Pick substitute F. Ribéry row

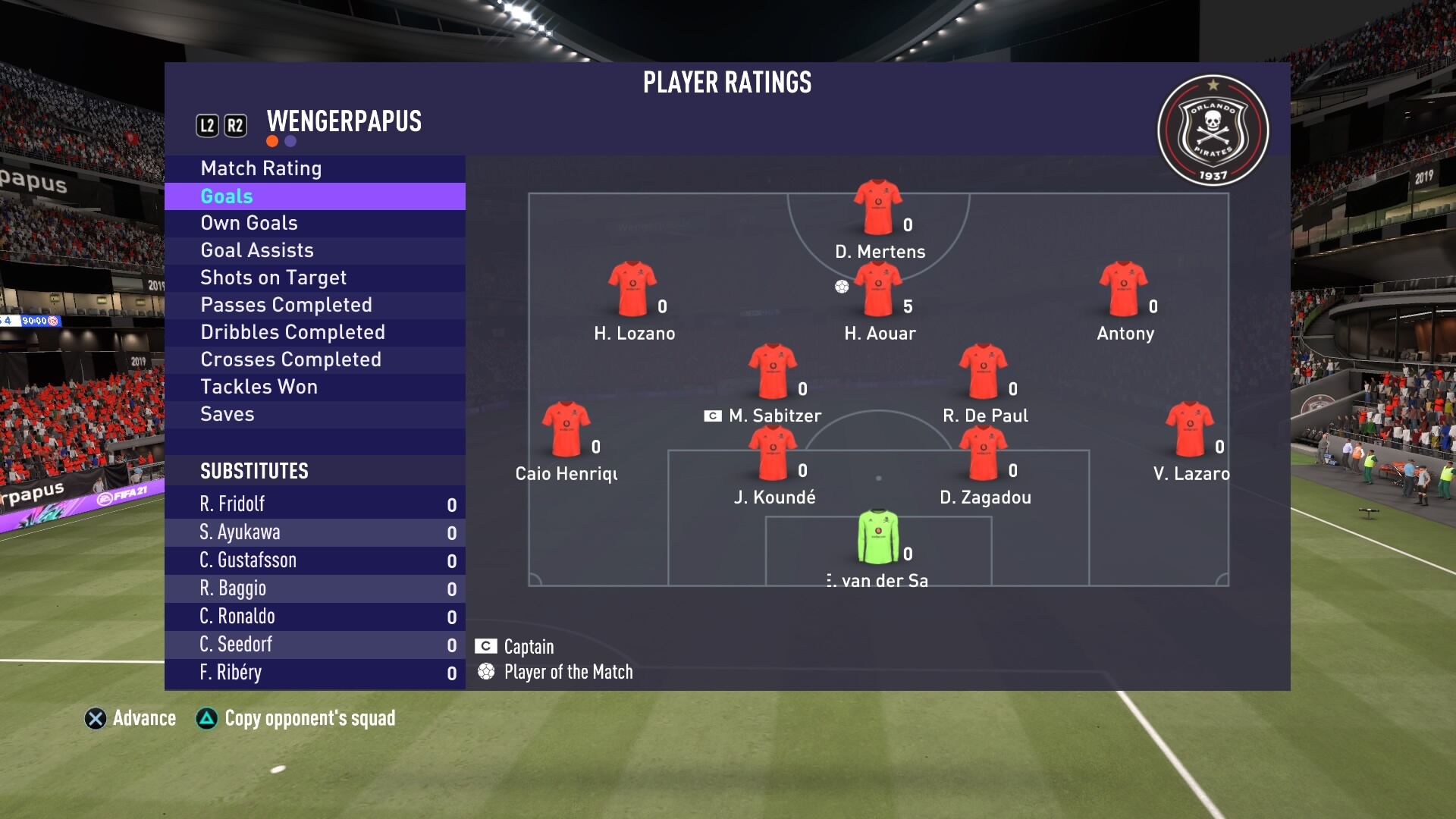tap(315, 673)
